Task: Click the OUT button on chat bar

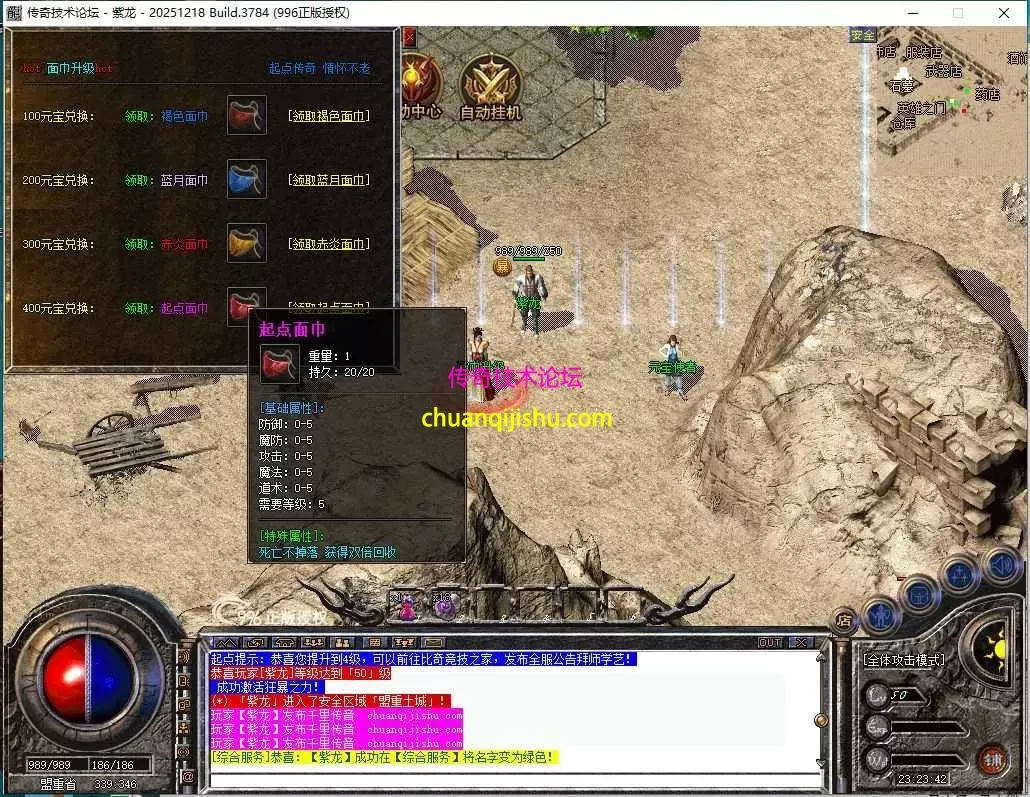Action: 770,642
